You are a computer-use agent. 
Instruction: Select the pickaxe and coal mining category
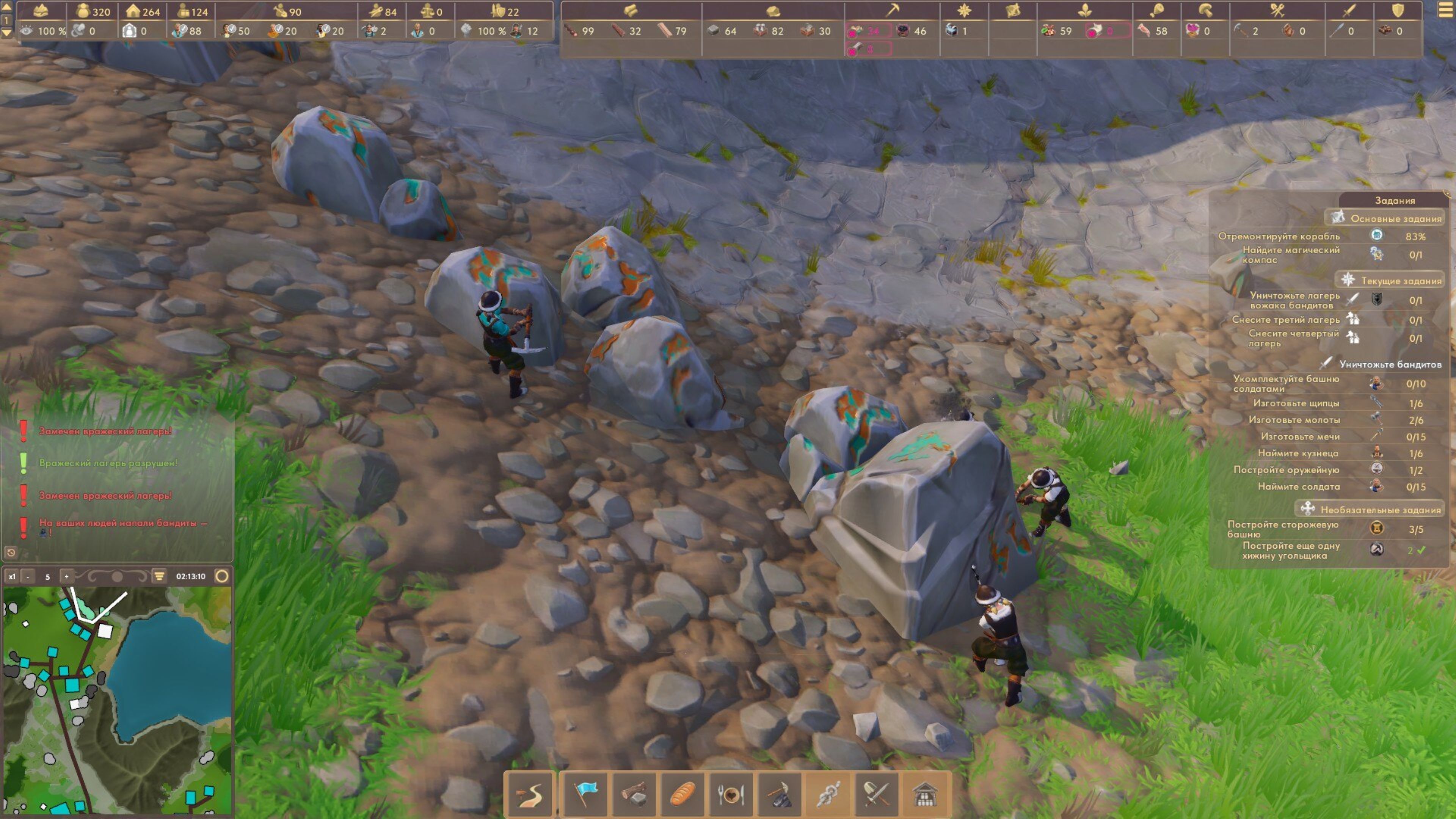click(x=780, y=795)
